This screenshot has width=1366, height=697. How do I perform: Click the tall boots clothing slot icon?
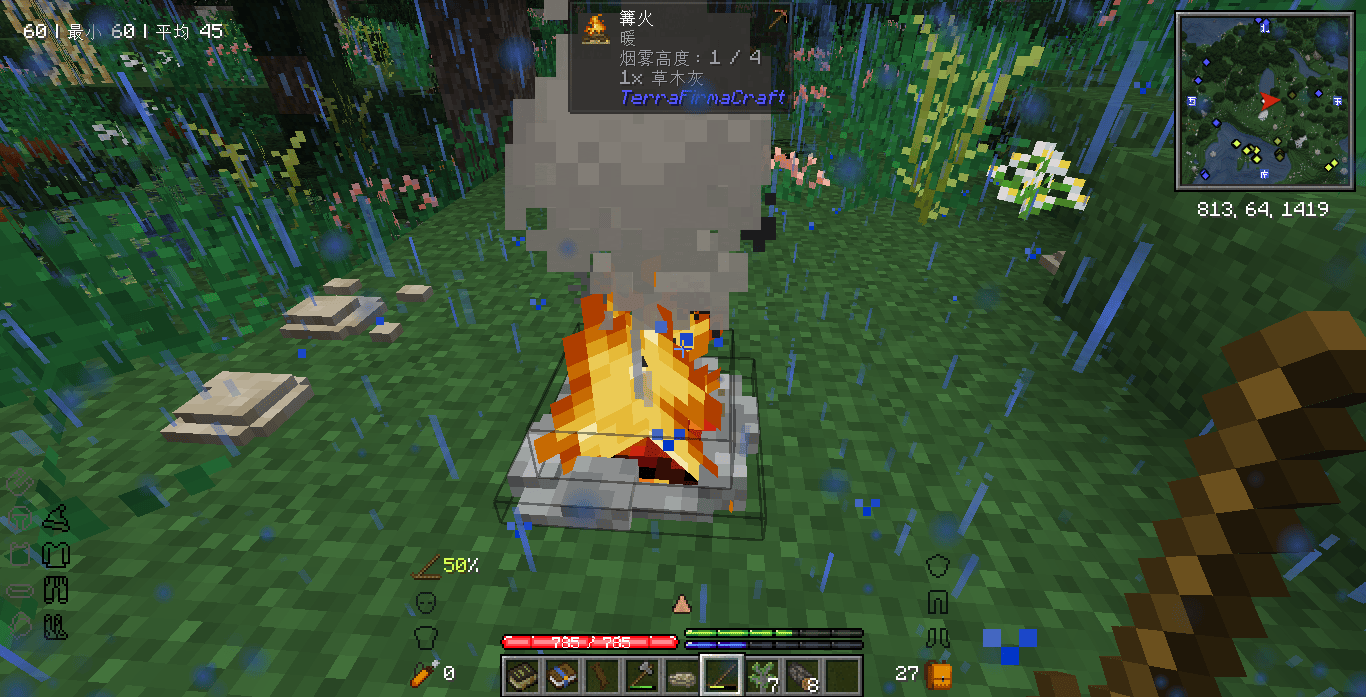pos(55,626)
